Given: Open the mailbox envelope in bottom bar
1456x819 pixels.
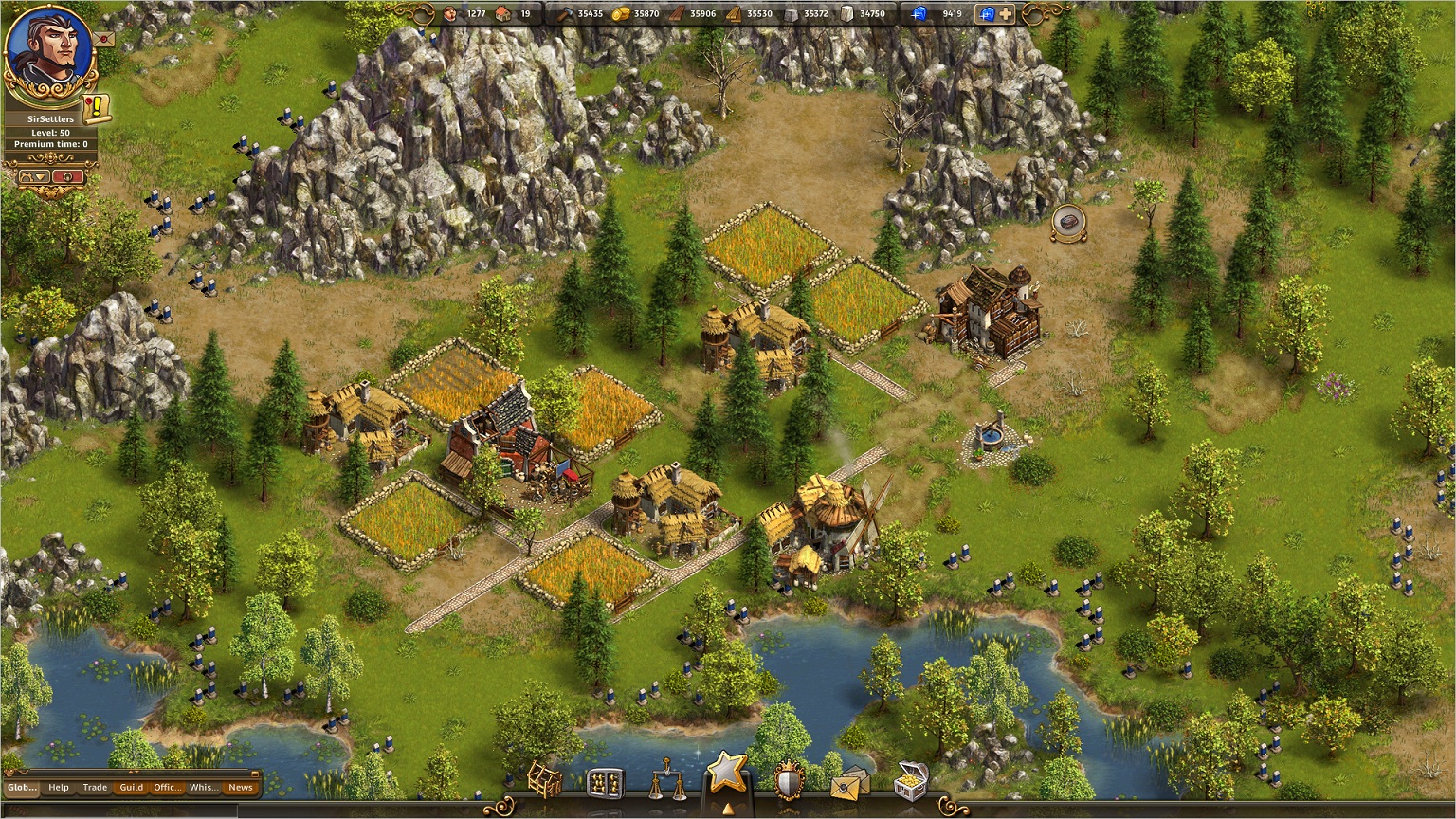Looking at the screenshot, I should tap(849, 783).
